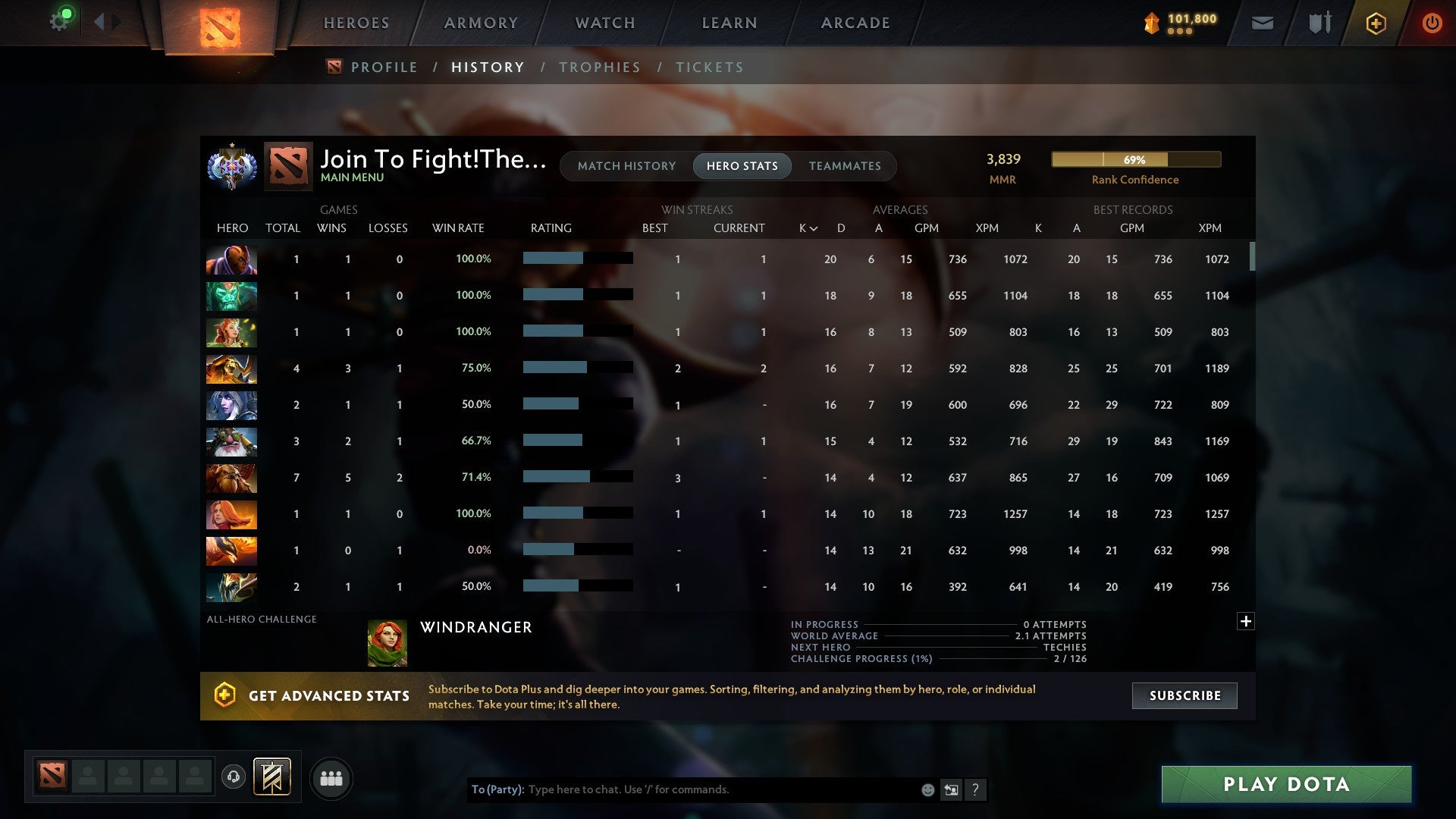Open the Trophies section
Image resolution: width=1456 pixels, height=819 pixels.
(599, 67)
